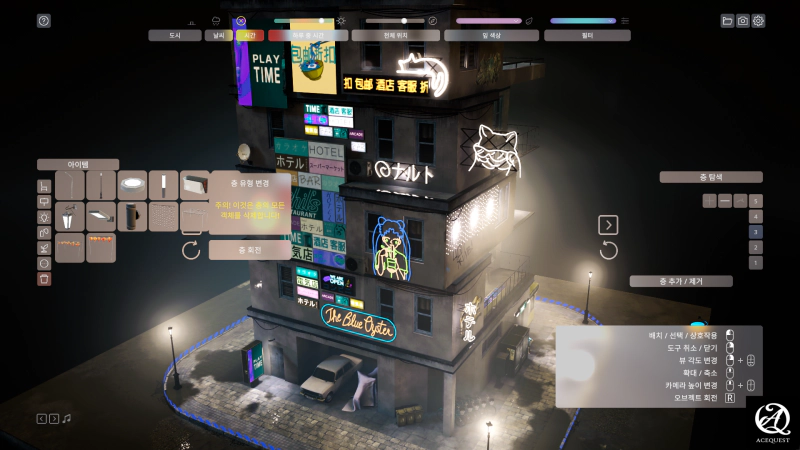Viewport: 800px width, 450px height.
Task: Select the 날씨 (weather) tab
Action: 218,35
